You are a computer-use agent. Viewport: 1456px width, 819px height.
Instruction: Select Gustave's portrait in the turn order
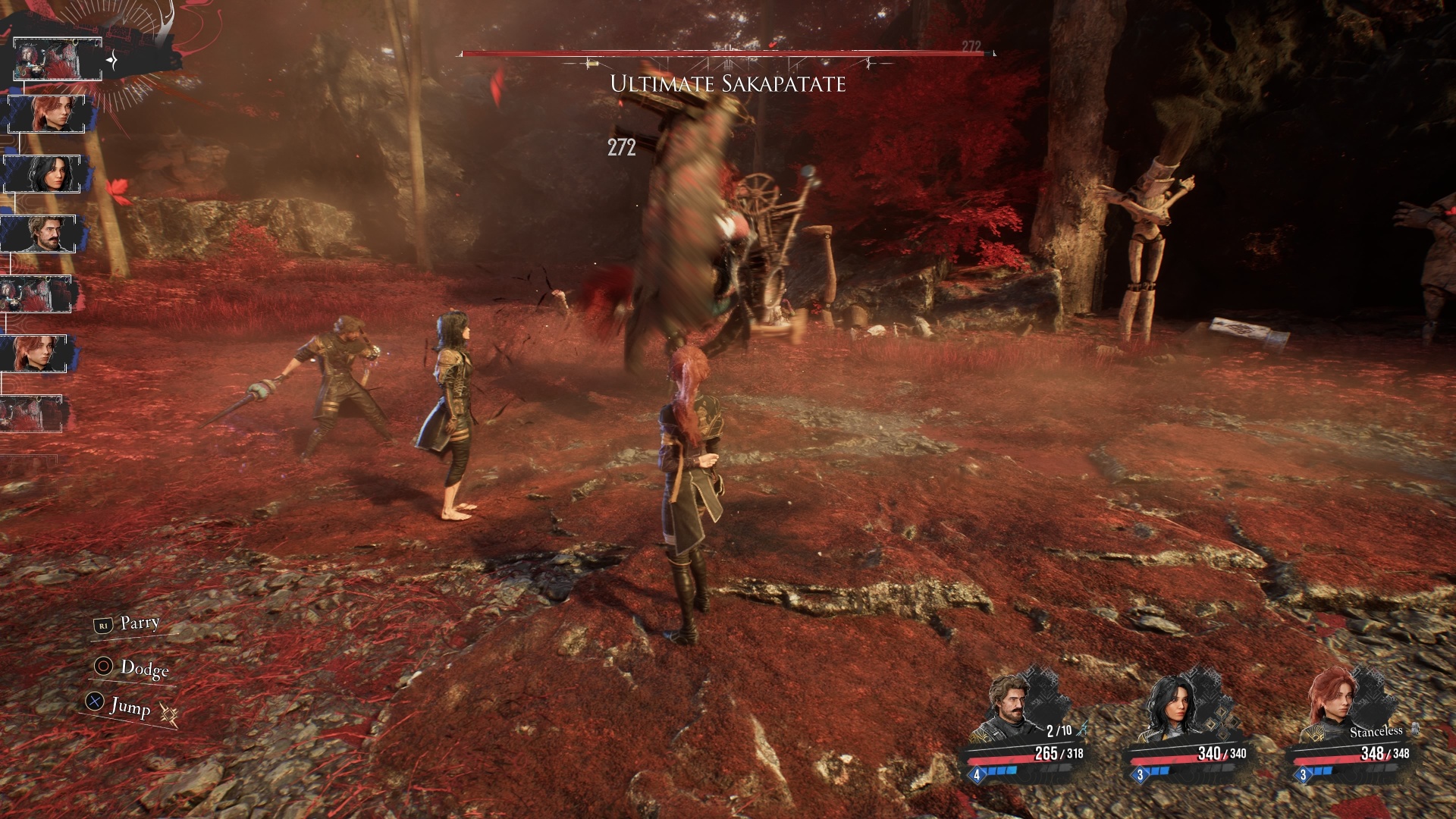click(x=39, y=234)
